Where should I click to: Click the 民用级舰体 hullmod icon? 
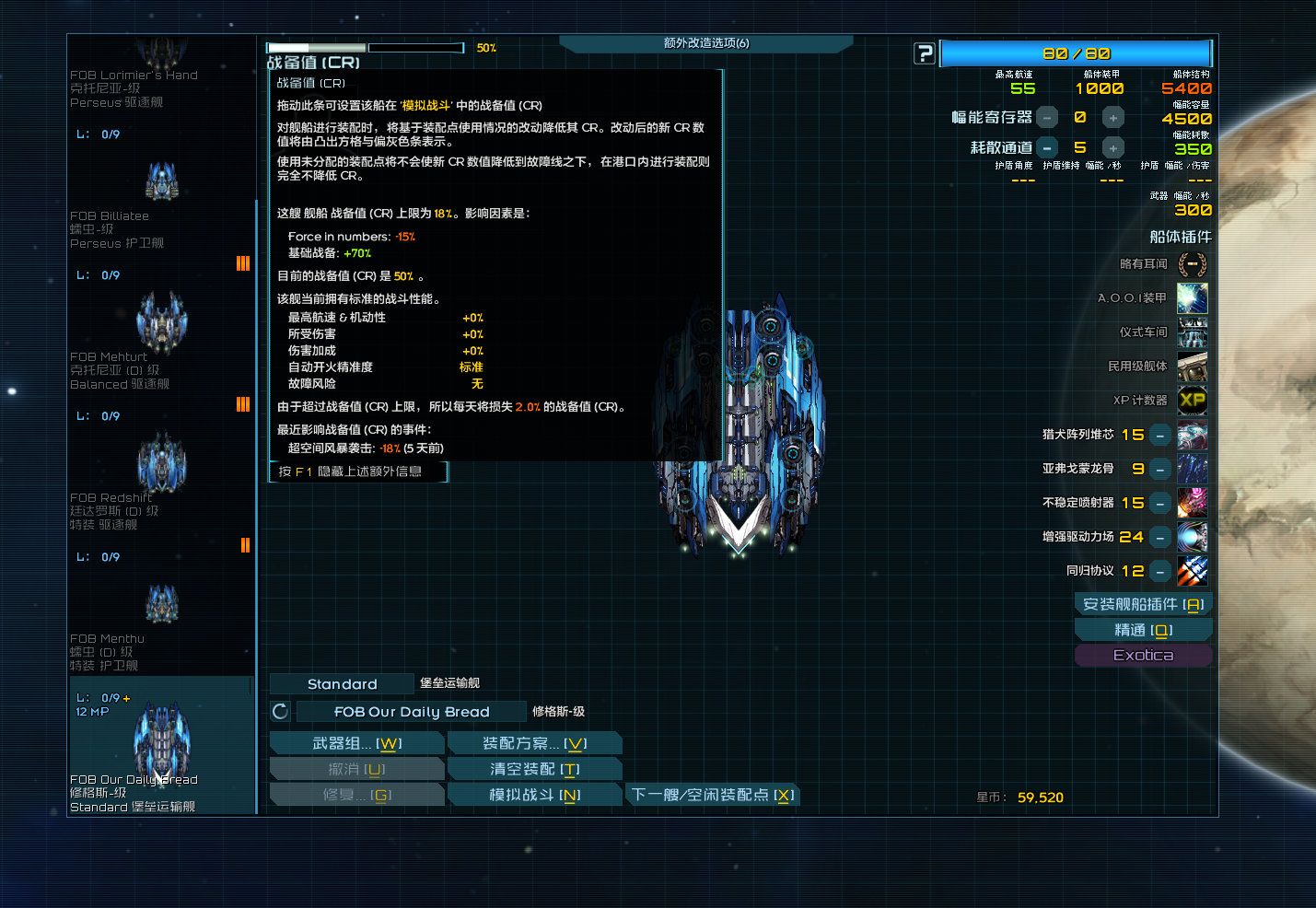click(1192, 366)
